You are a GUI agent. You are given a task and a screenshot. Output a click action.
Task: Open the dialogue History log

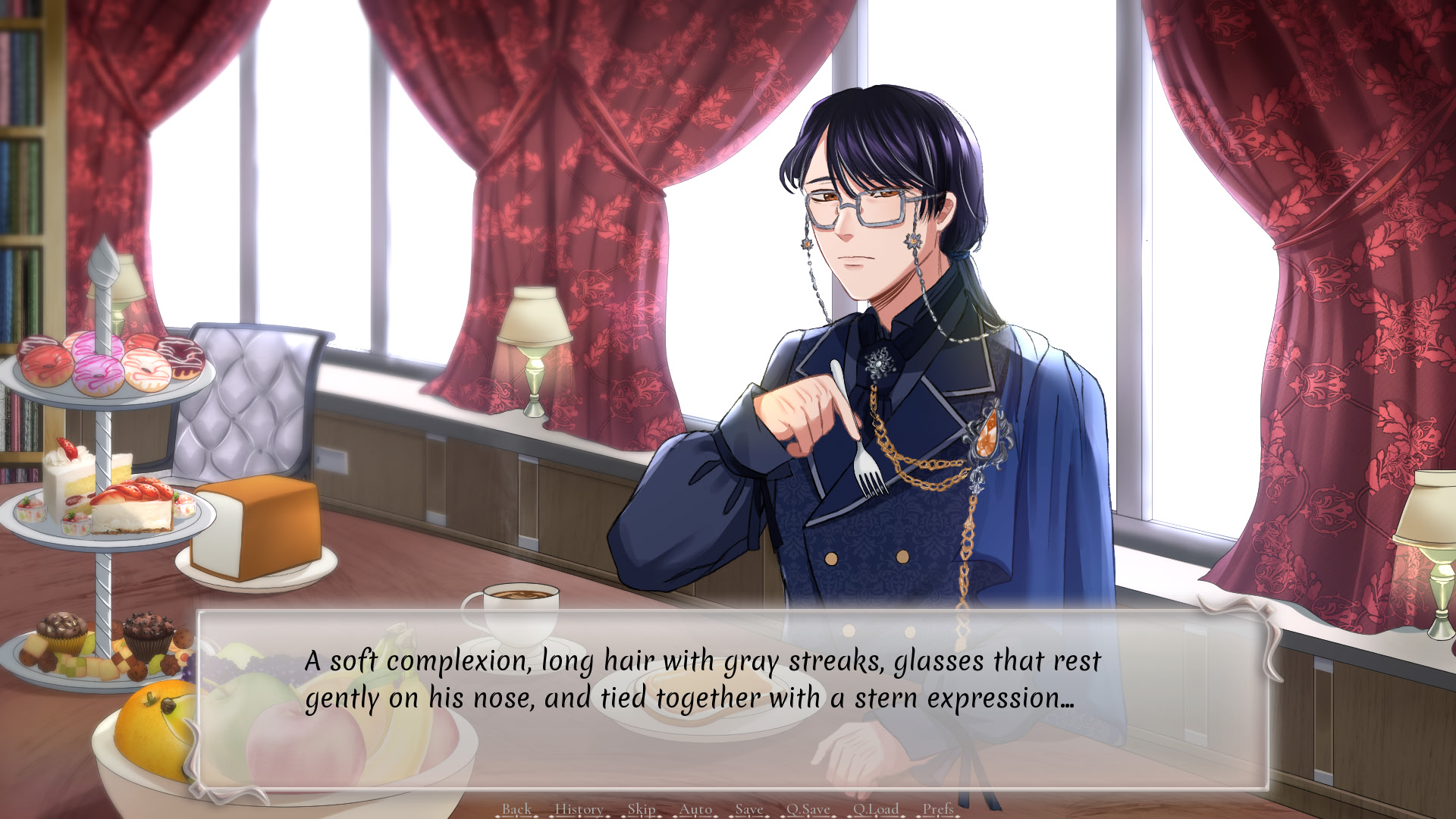579,809
